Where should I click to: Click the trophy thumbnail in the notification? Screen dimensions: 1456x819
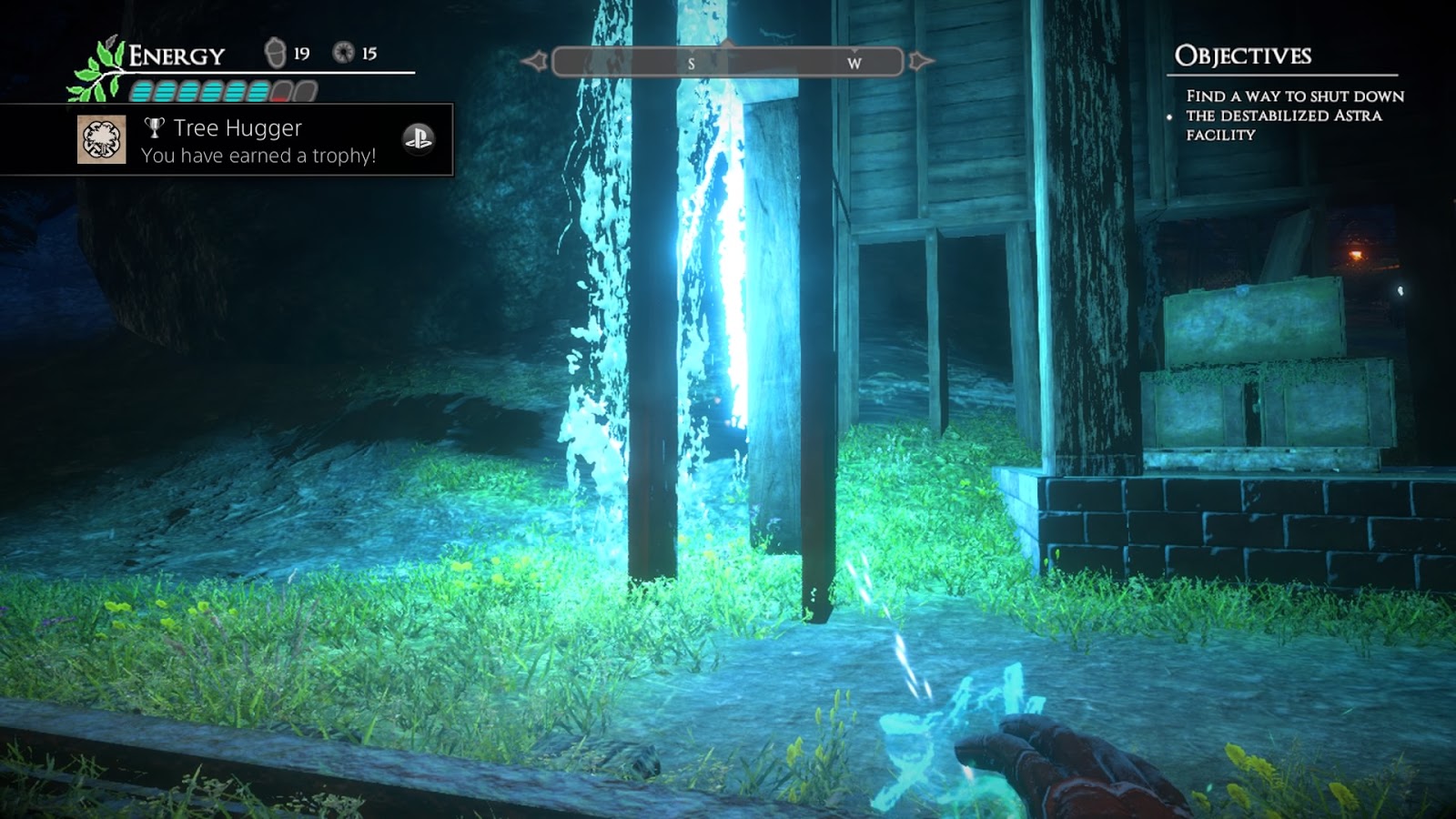click(101, 140)
